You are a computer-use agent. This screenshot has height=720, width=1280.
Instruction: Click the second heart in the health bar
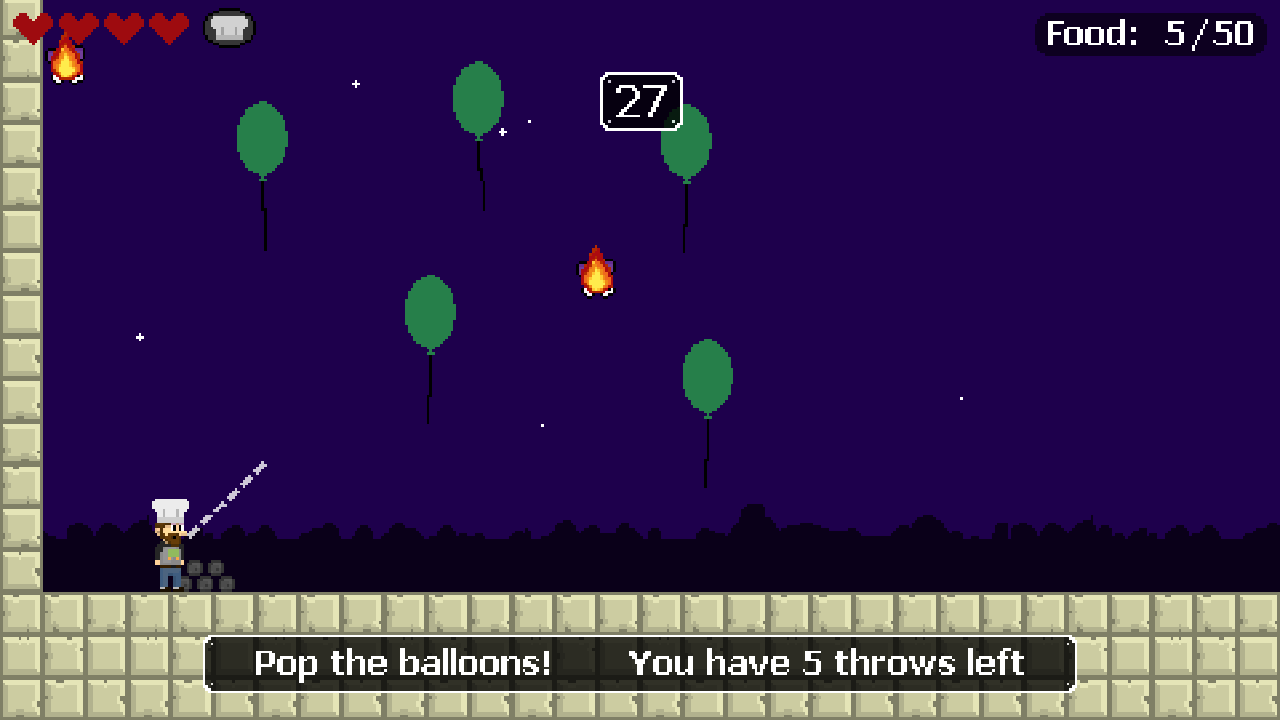(x=77, y=27)
